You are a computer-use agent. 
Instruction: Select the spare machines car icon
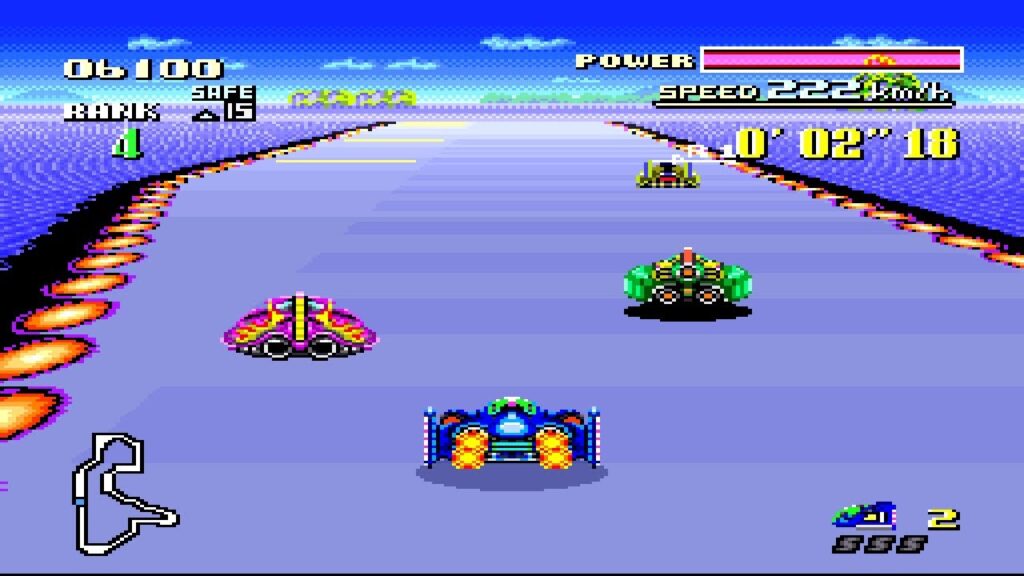coord(865,516)
